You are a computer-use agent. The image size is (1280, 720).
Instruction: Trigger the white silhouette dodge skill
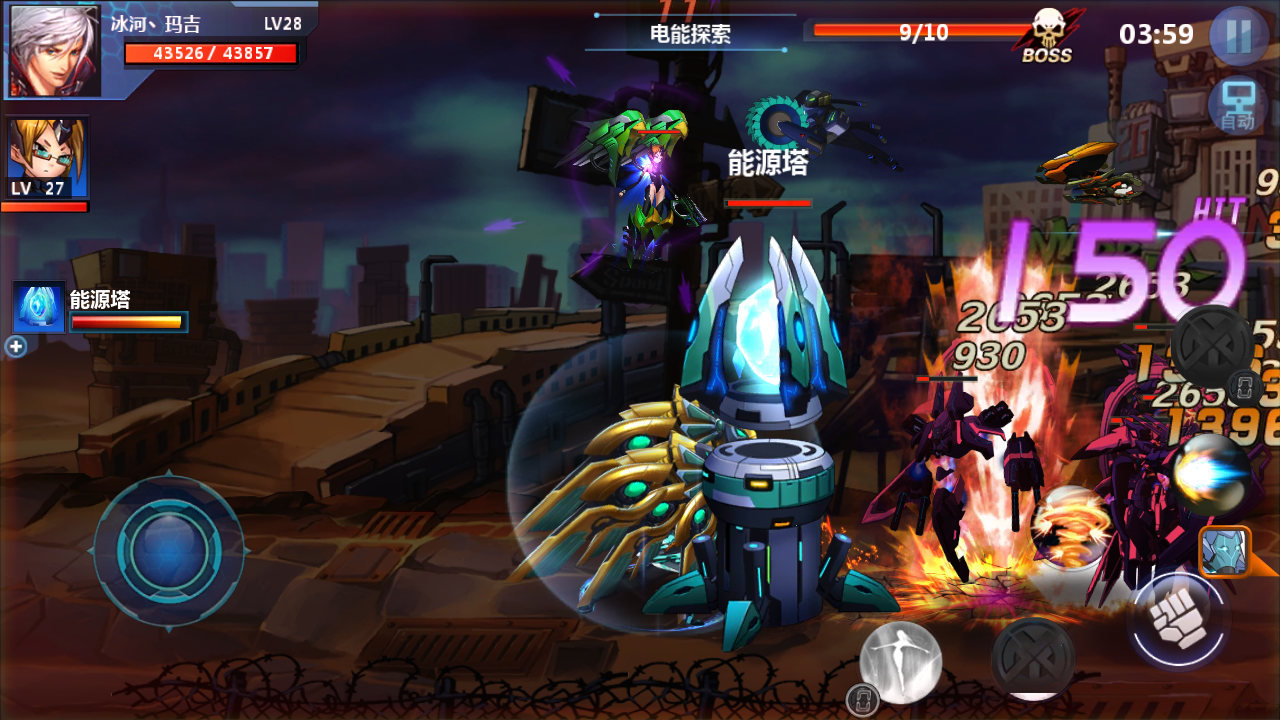(x=901, y=661)
